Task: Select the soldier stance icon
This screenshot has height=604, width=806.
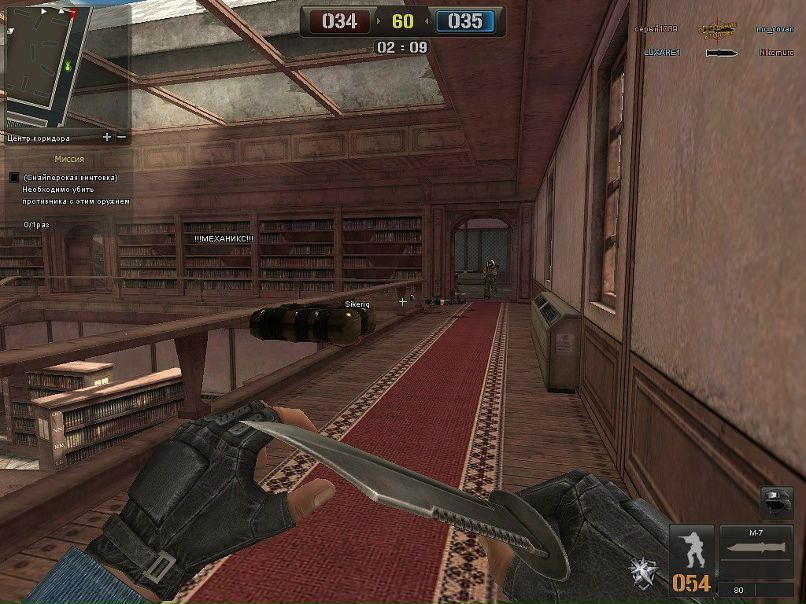Action: pyautogui.click(x=691, y=549)
